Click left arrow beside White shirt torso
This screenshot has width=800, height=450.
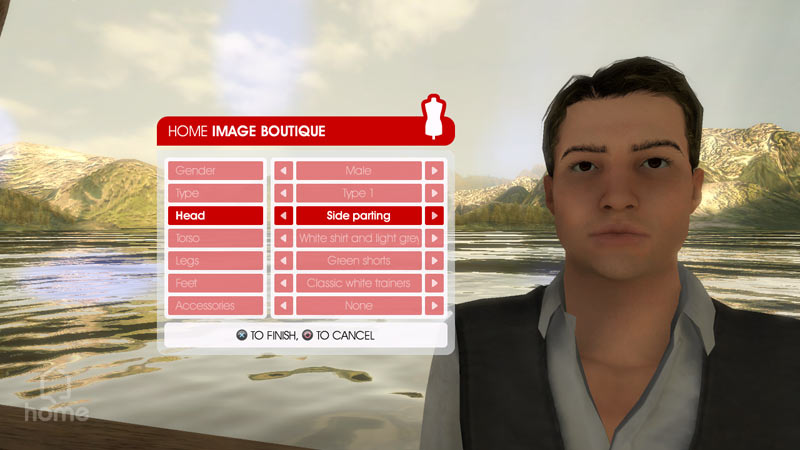pyautogui.click(x=283, y=238)
